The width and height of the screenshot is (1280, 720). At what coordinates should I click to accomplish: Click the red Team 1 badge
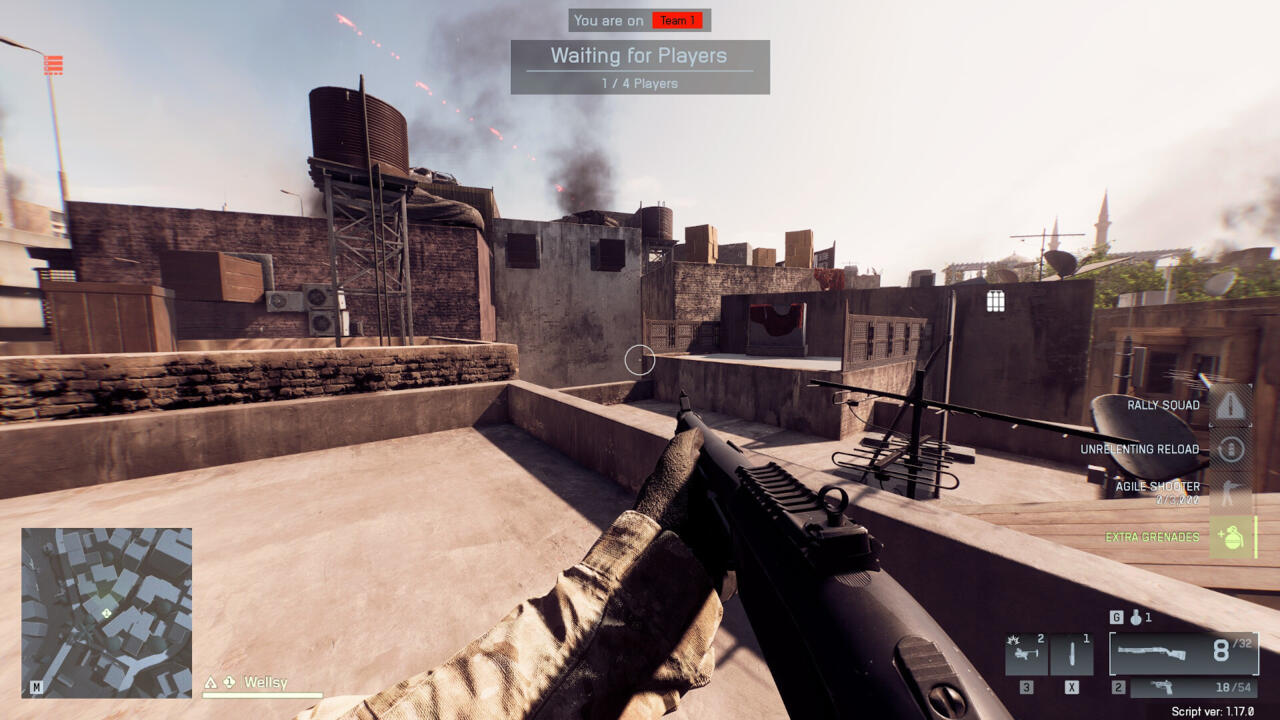click(677, 20)
